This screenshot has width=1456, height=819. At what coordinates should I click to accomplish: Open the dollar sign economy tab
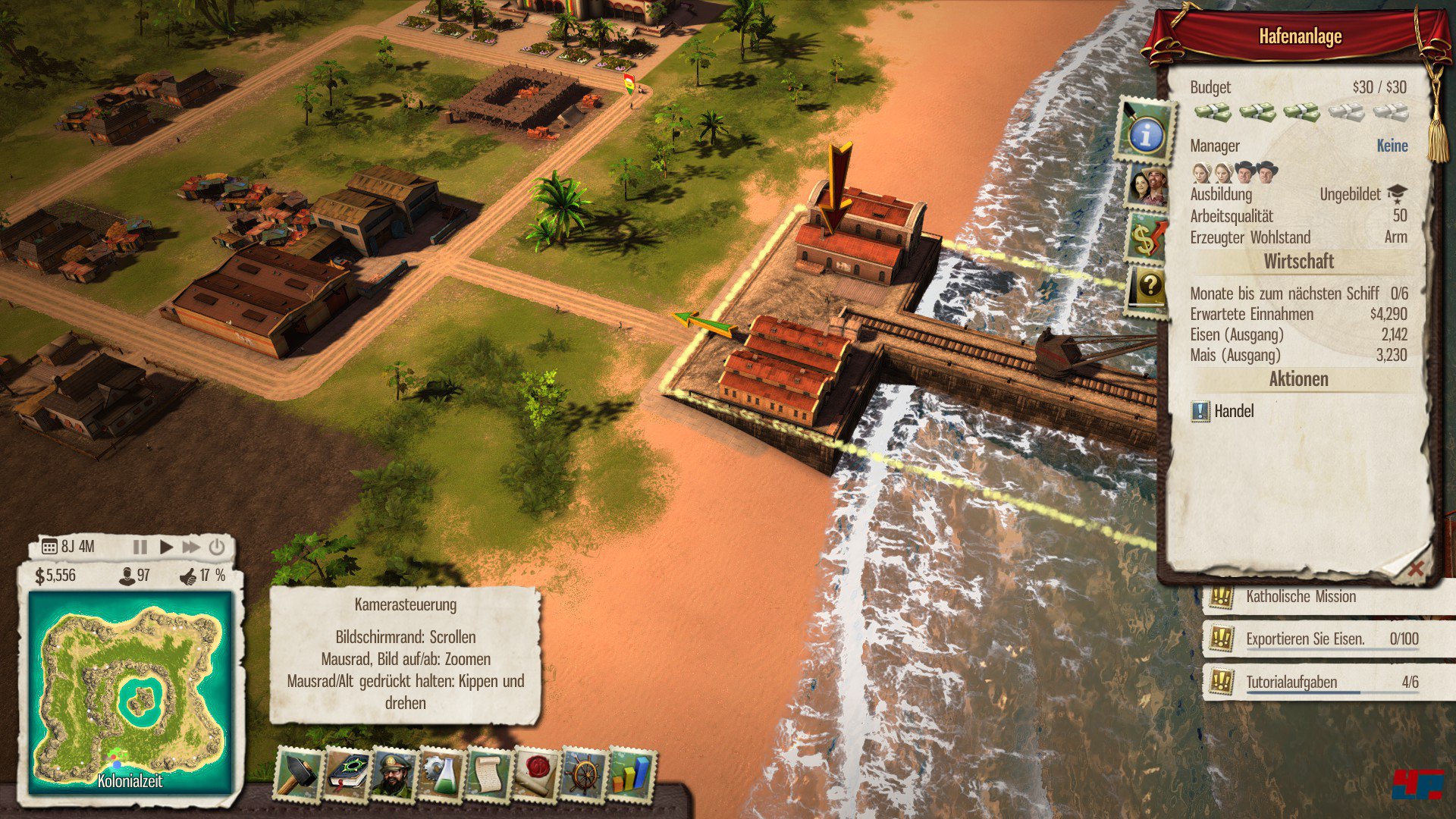click(x=1146, y=237)
